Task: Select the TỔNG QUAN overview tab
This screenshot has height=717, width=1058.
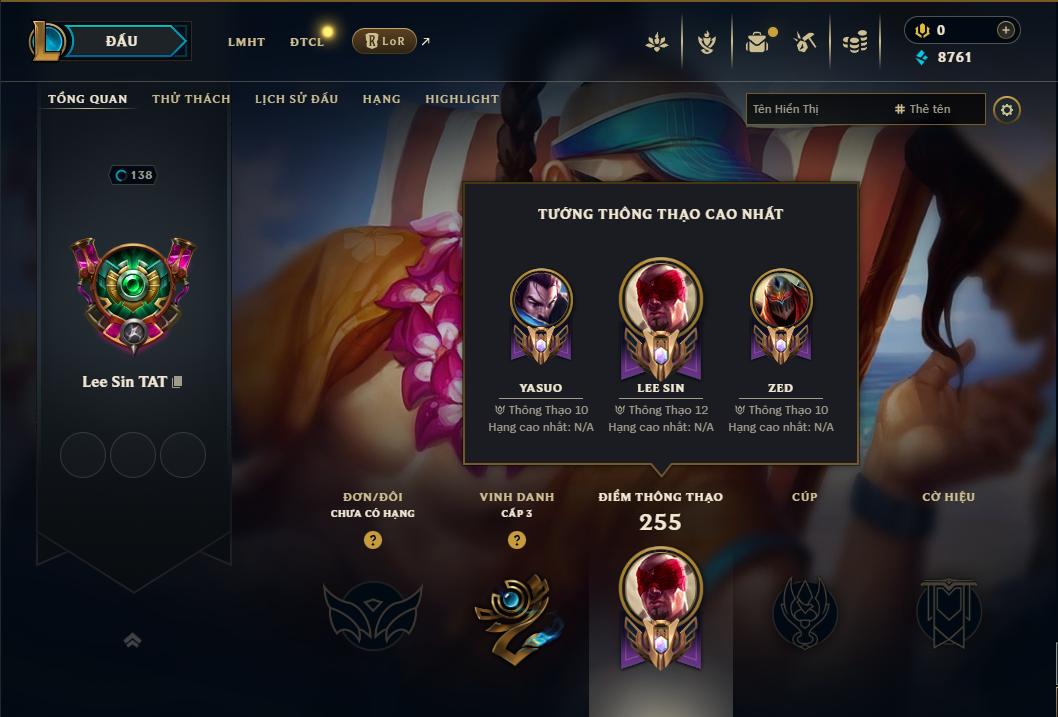Action: coord(88,99)
